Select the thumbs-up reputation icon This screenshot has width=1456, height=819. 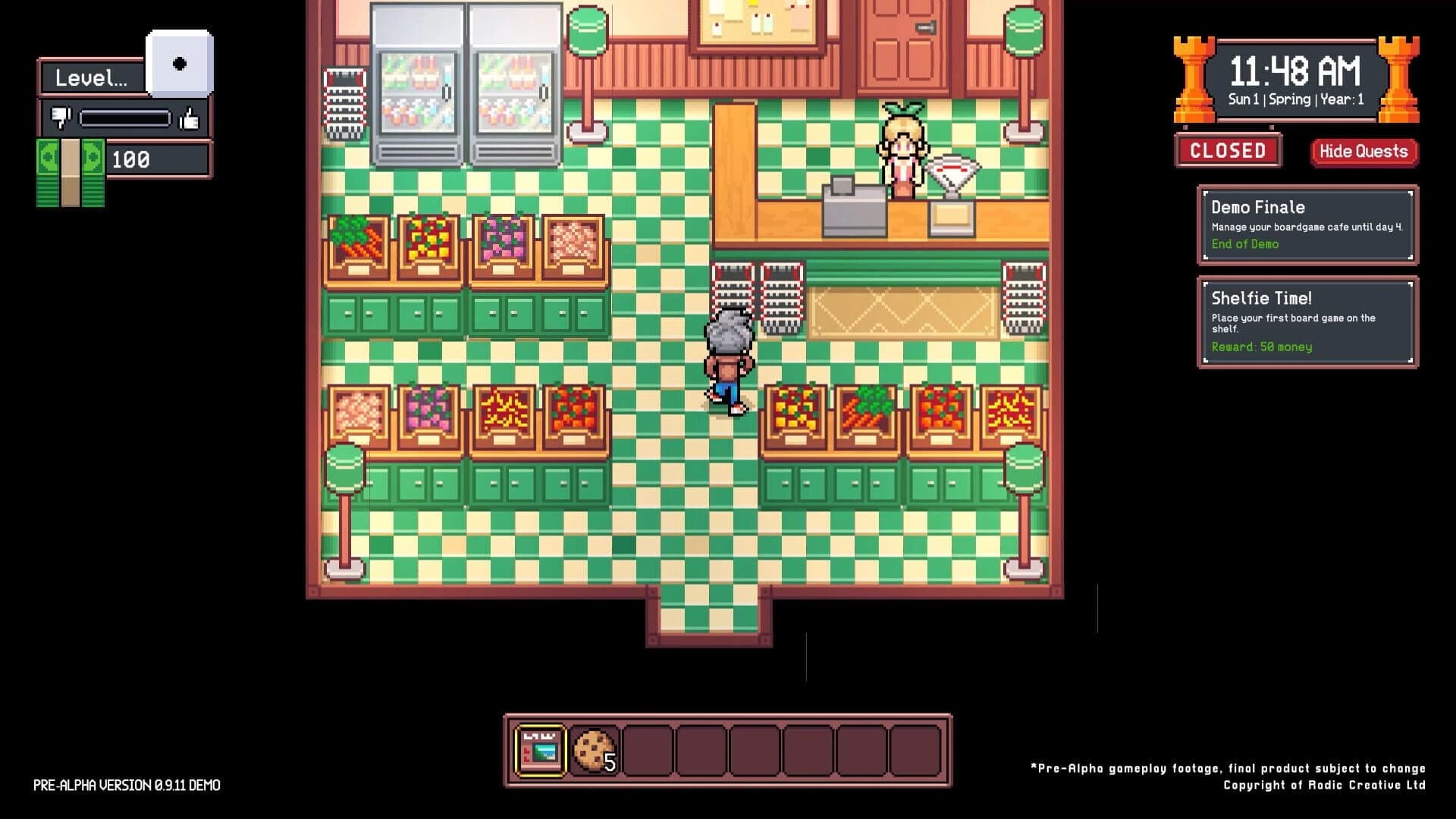tap(191, 118)
